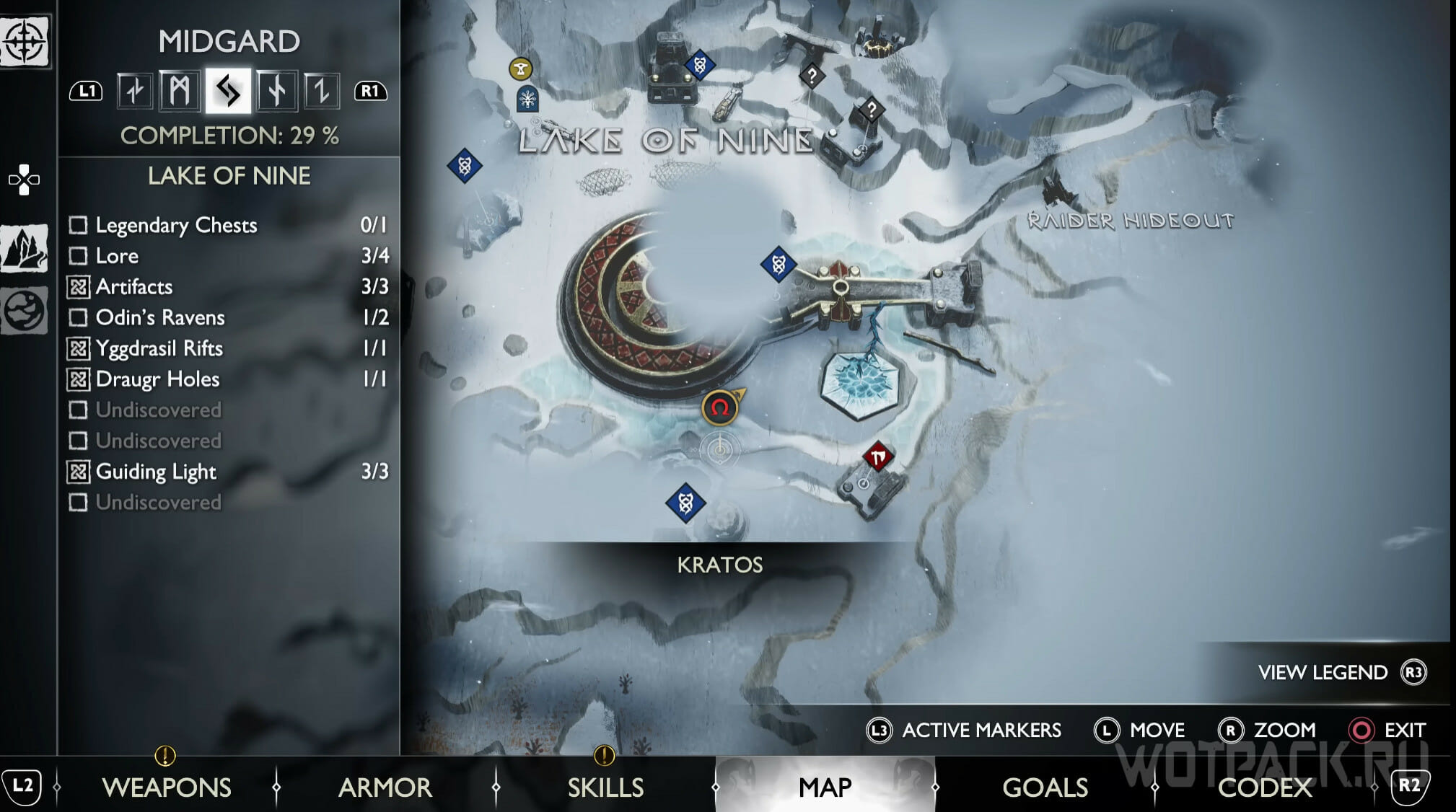Select the yellow anvil marker on map
Image resolution: width=1456 pixels, height=812 pixels.
click(520, 69)
